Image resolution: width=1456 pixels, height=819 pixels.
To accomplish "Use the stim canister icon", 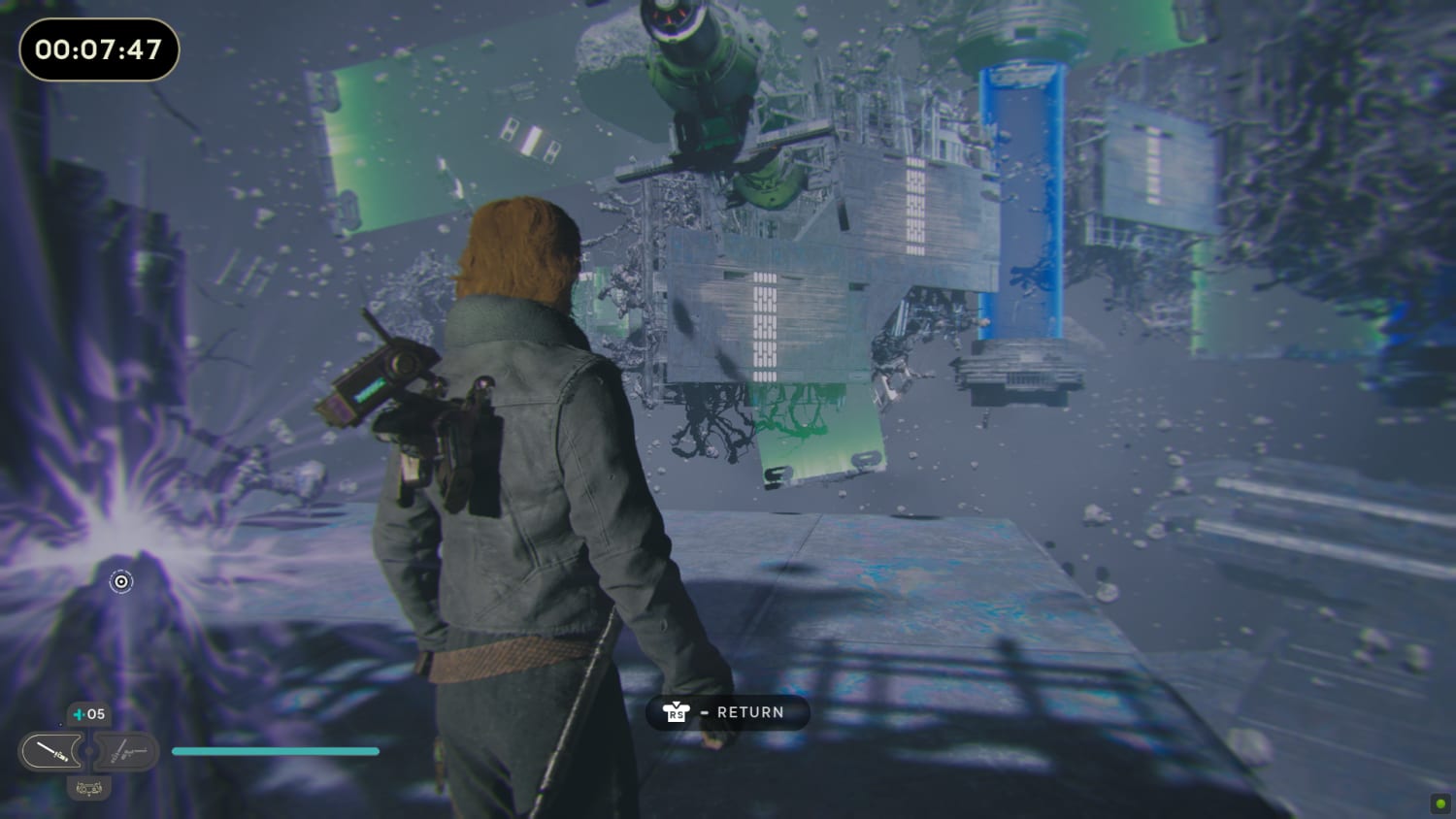I will (x=80, y=715).
